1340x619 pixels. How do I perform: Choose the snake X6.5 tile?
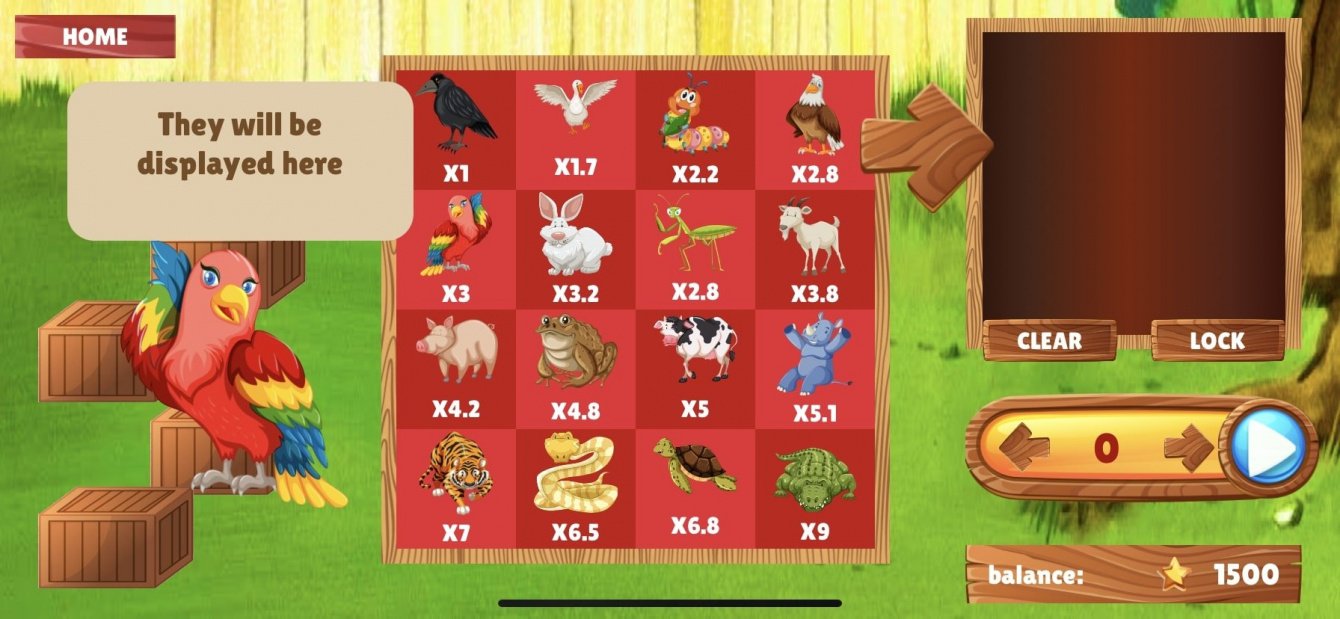click(x=575, y=488)
